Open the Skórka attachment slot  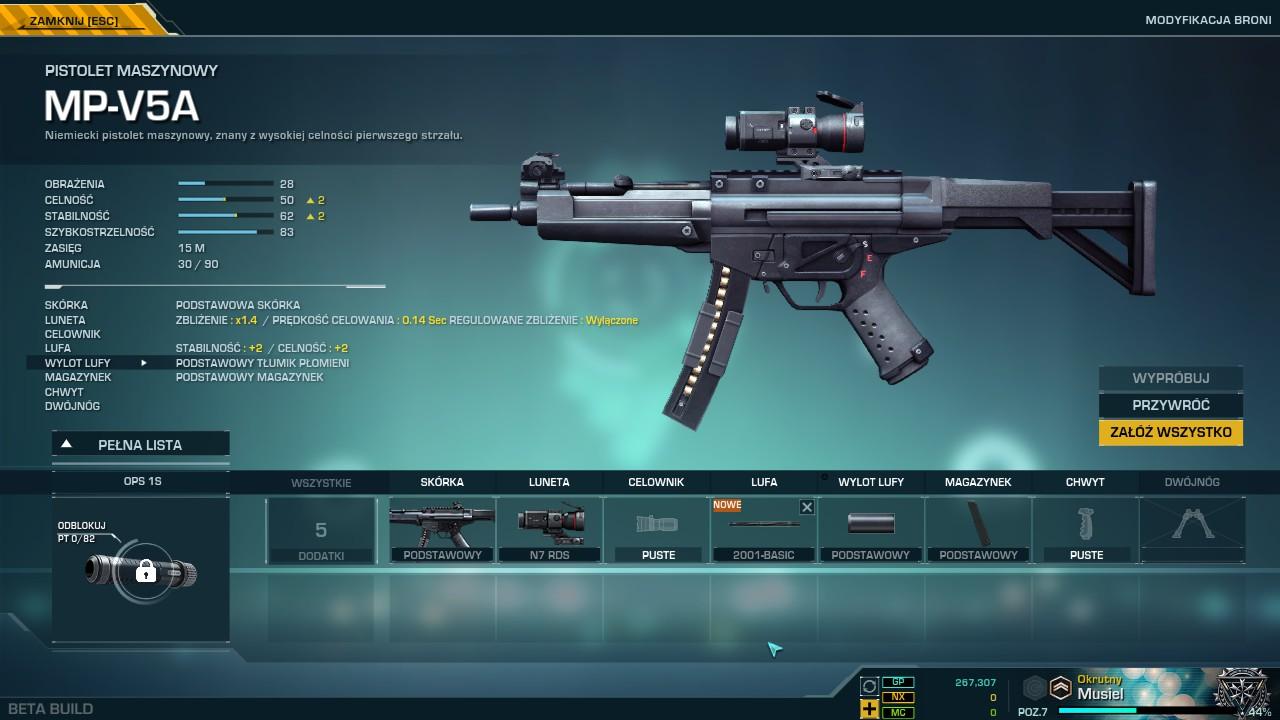point(442,530)
